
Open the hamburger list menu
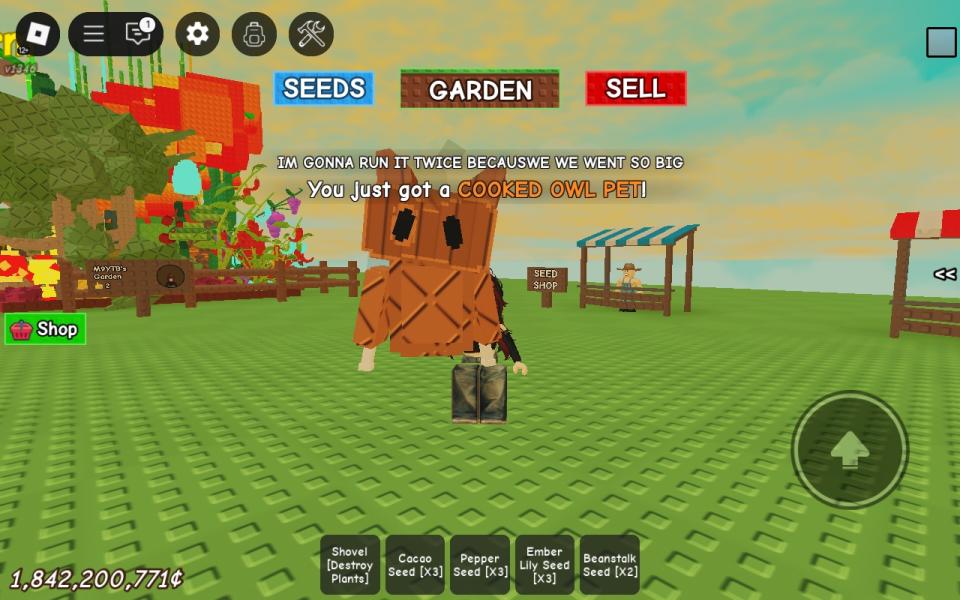94,34
